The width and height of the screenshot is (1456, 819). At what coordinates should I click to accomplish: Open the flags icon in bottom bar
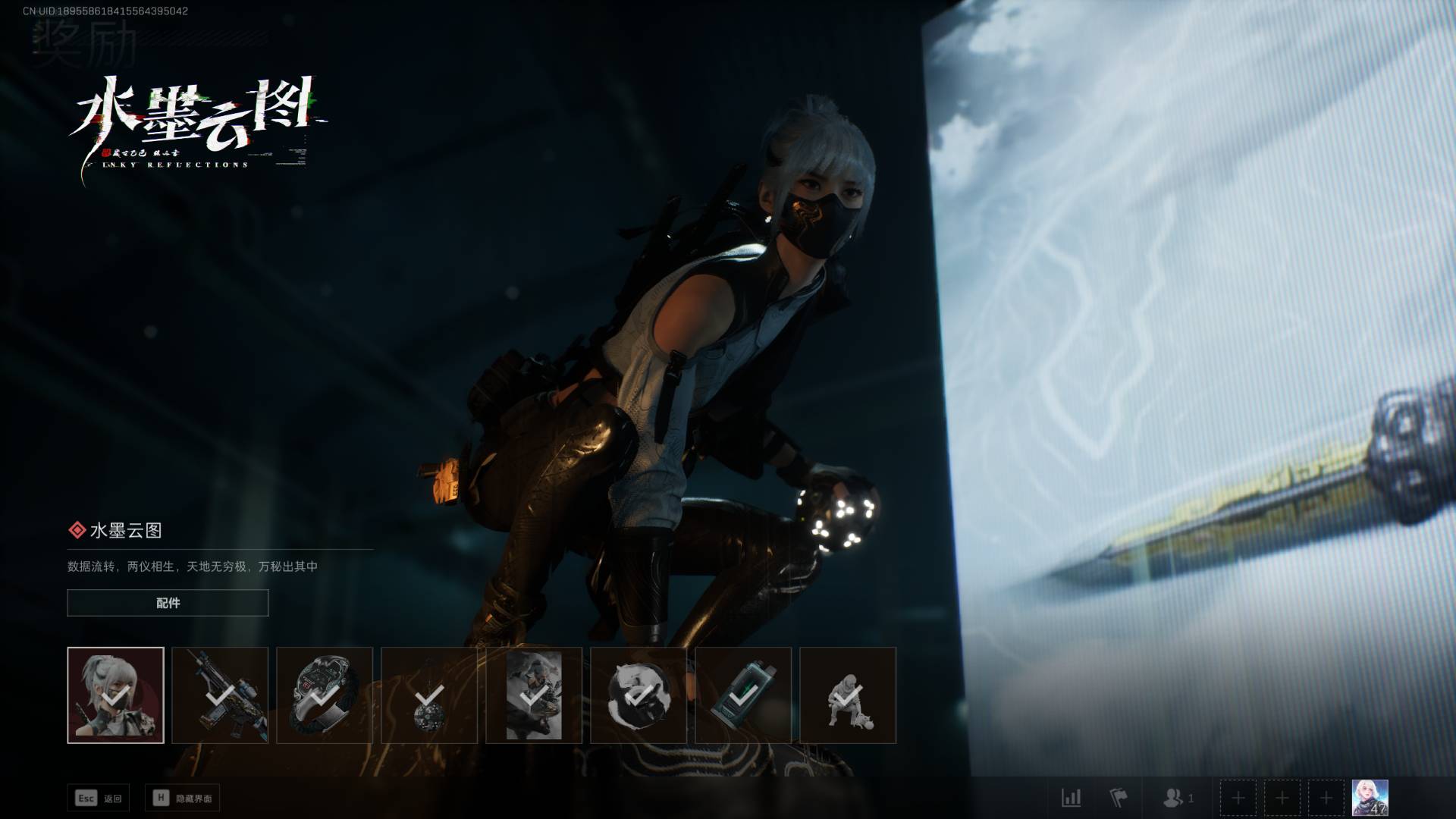point(1119,798)
